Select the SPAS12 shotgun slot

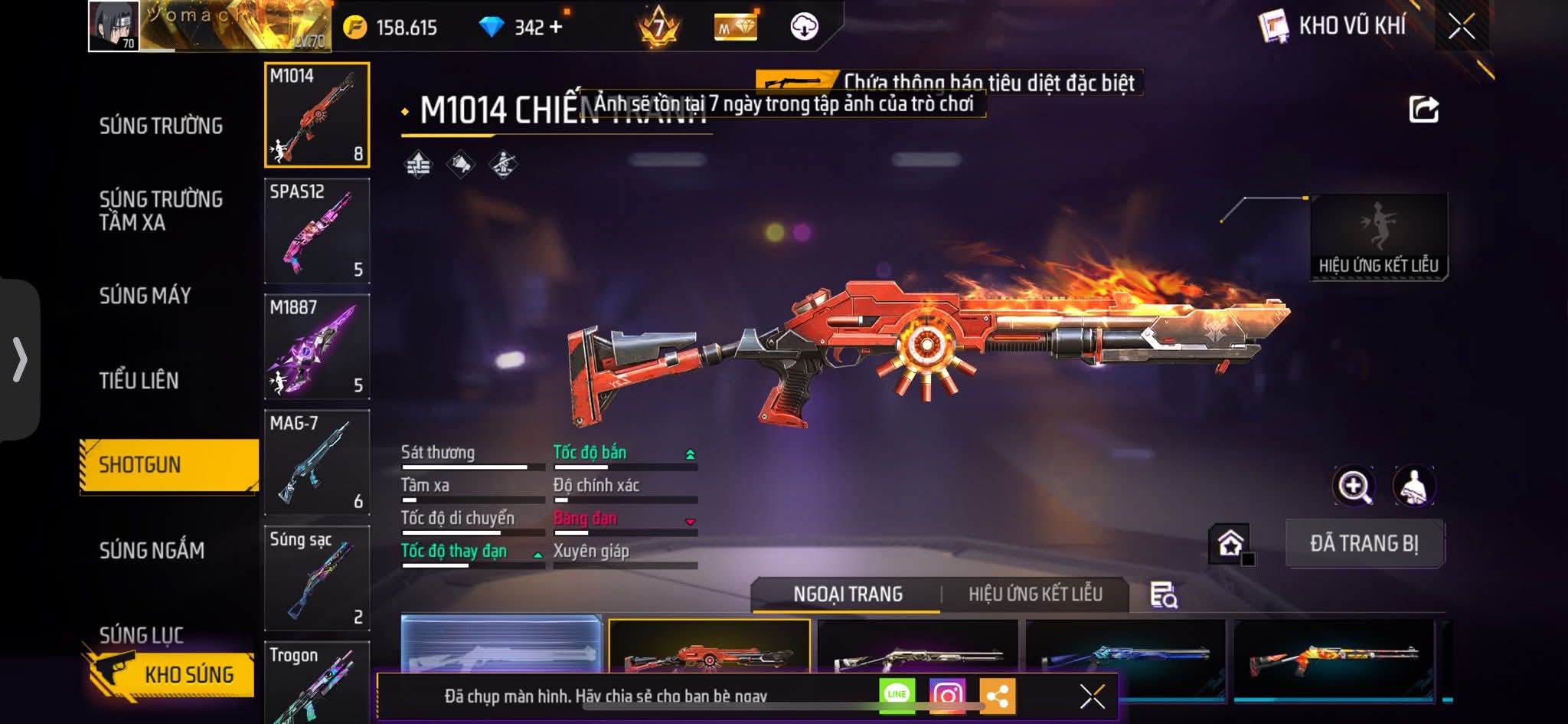point(317,231)
